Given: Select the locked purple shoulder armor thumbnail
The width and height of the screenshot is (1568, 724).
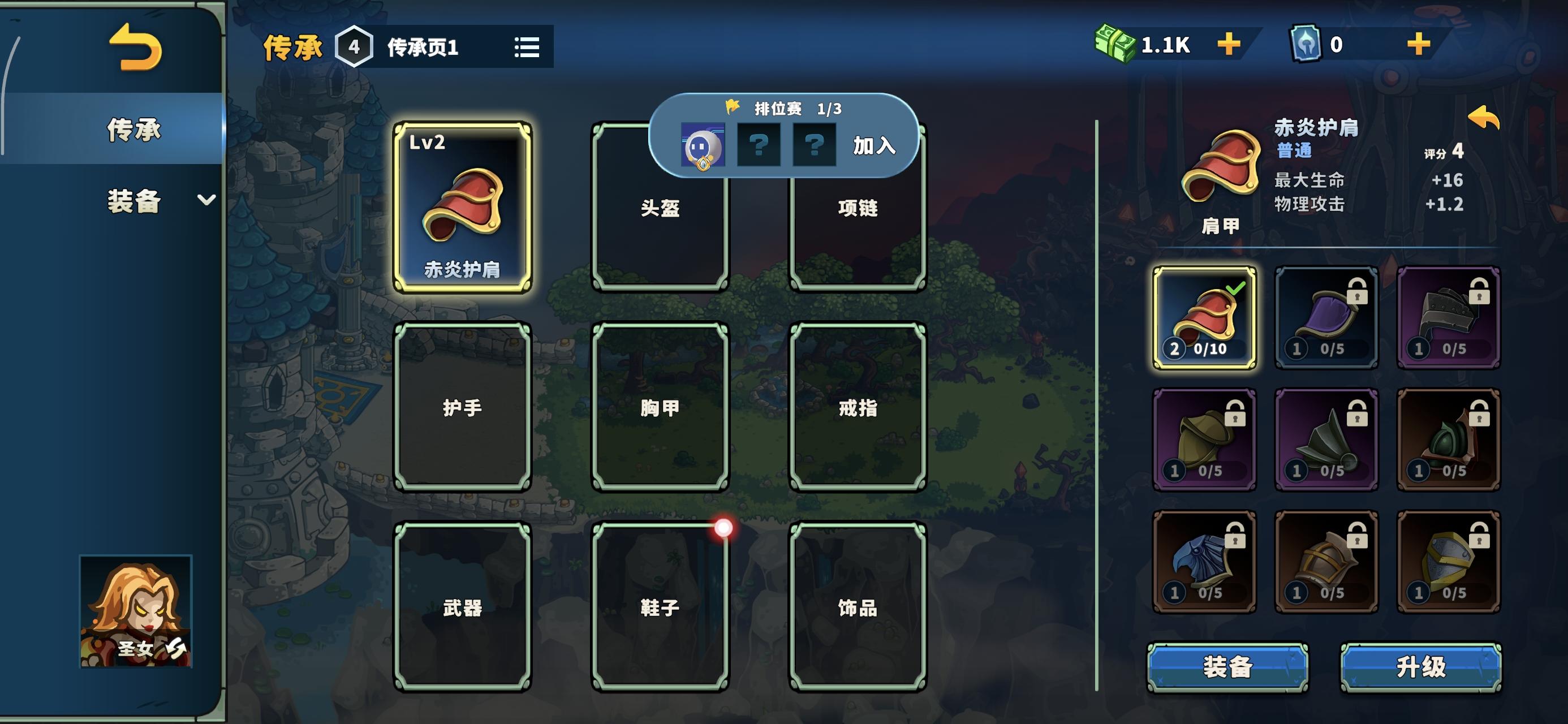Looking at the screenshot, I should [1327, 317].
